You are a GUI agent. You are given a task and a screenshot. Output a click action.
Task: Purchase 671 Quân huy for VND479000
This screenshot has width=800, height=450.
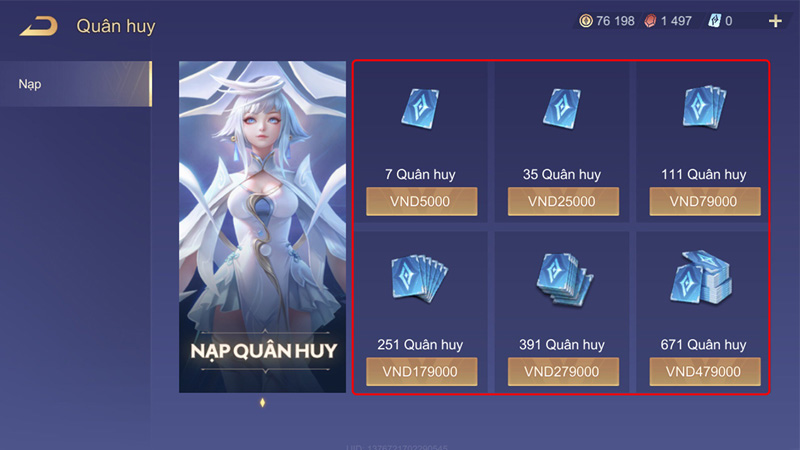pos(704,371)
